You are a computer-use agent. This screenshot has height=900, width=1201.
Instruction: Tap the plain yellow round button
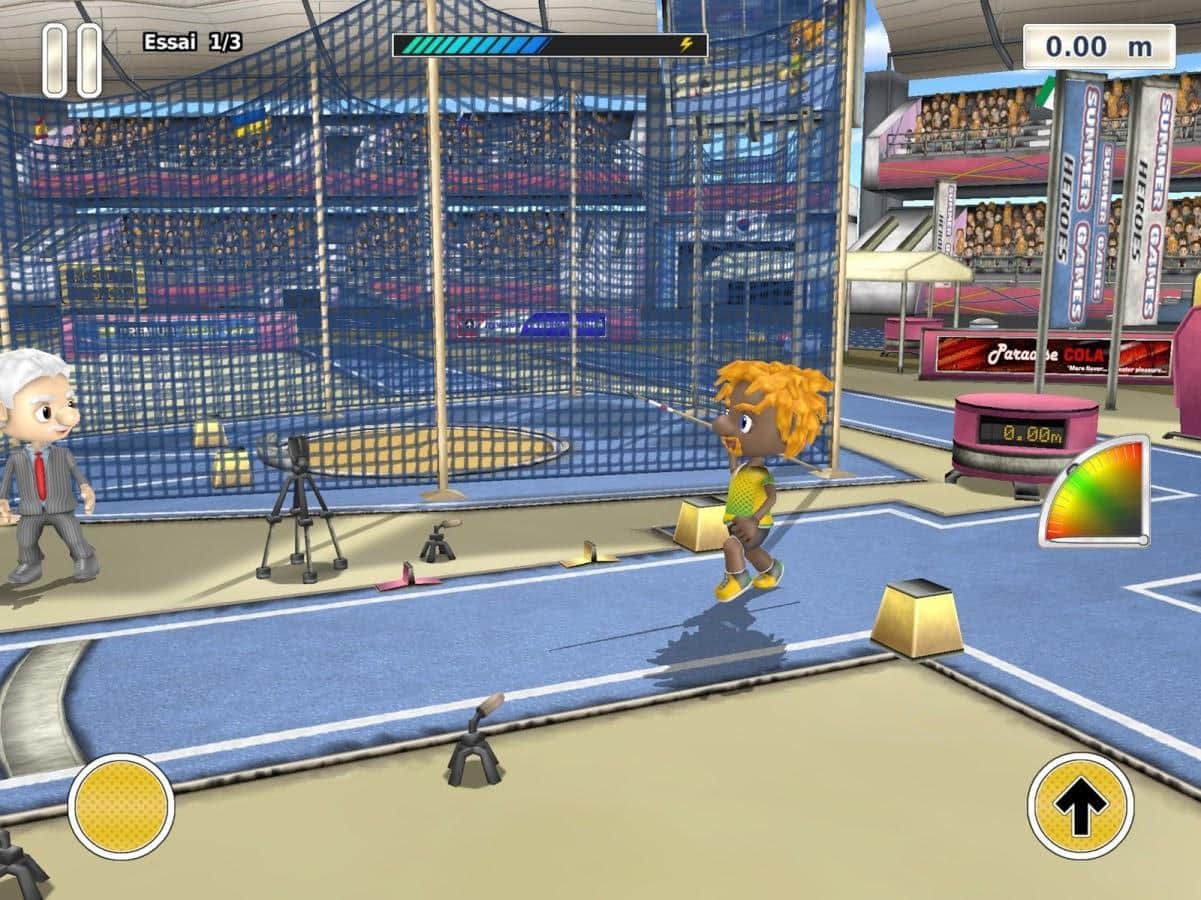121,806
